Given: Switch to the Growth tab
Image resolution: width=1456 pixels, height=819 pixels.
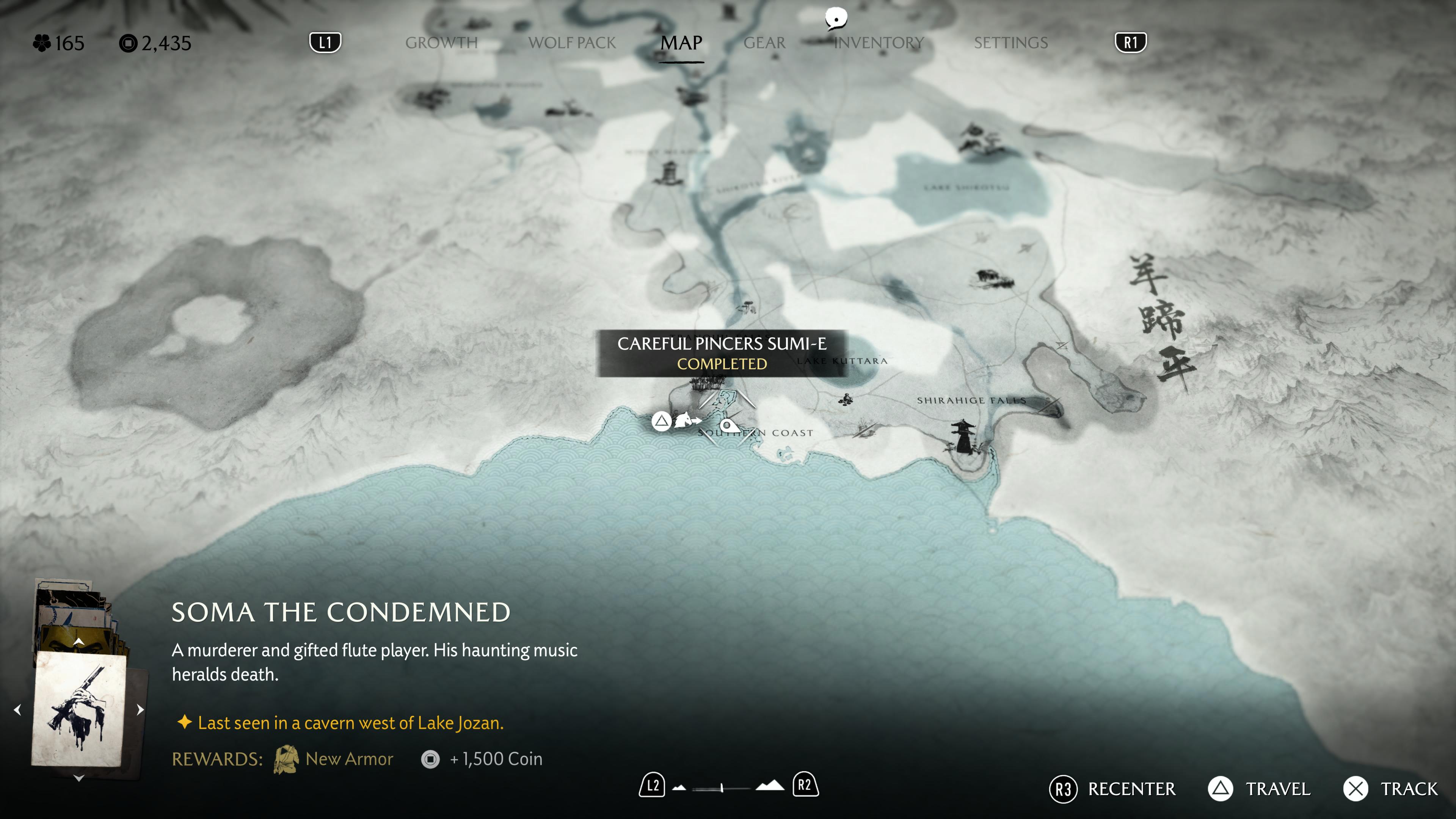Looking at the screenshot, I should point(441,43).
